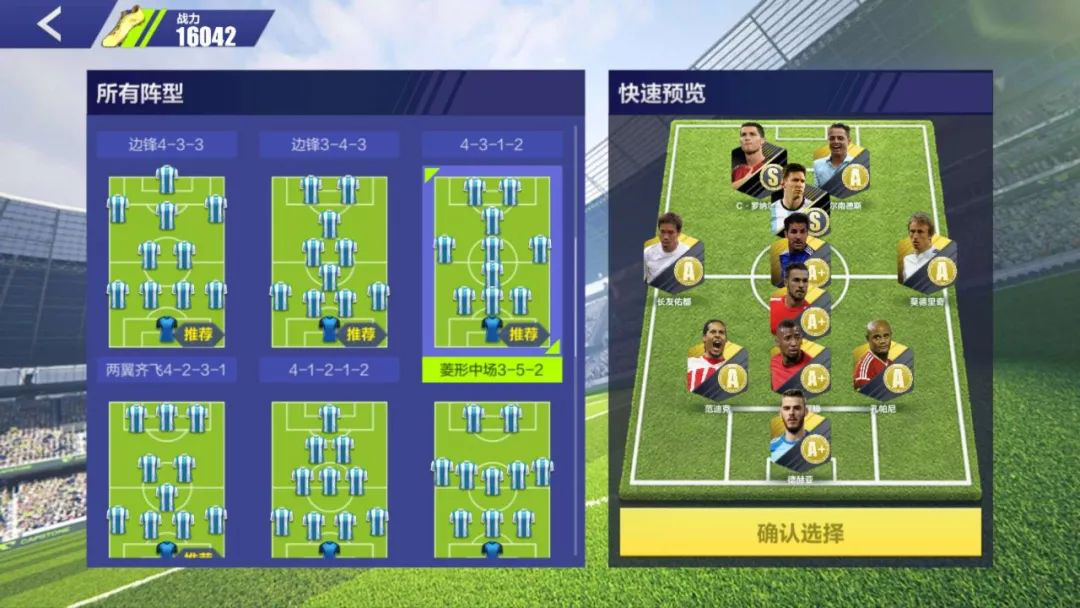
Task: Confirm the formation with 确认选择
Action: point(800,532)
